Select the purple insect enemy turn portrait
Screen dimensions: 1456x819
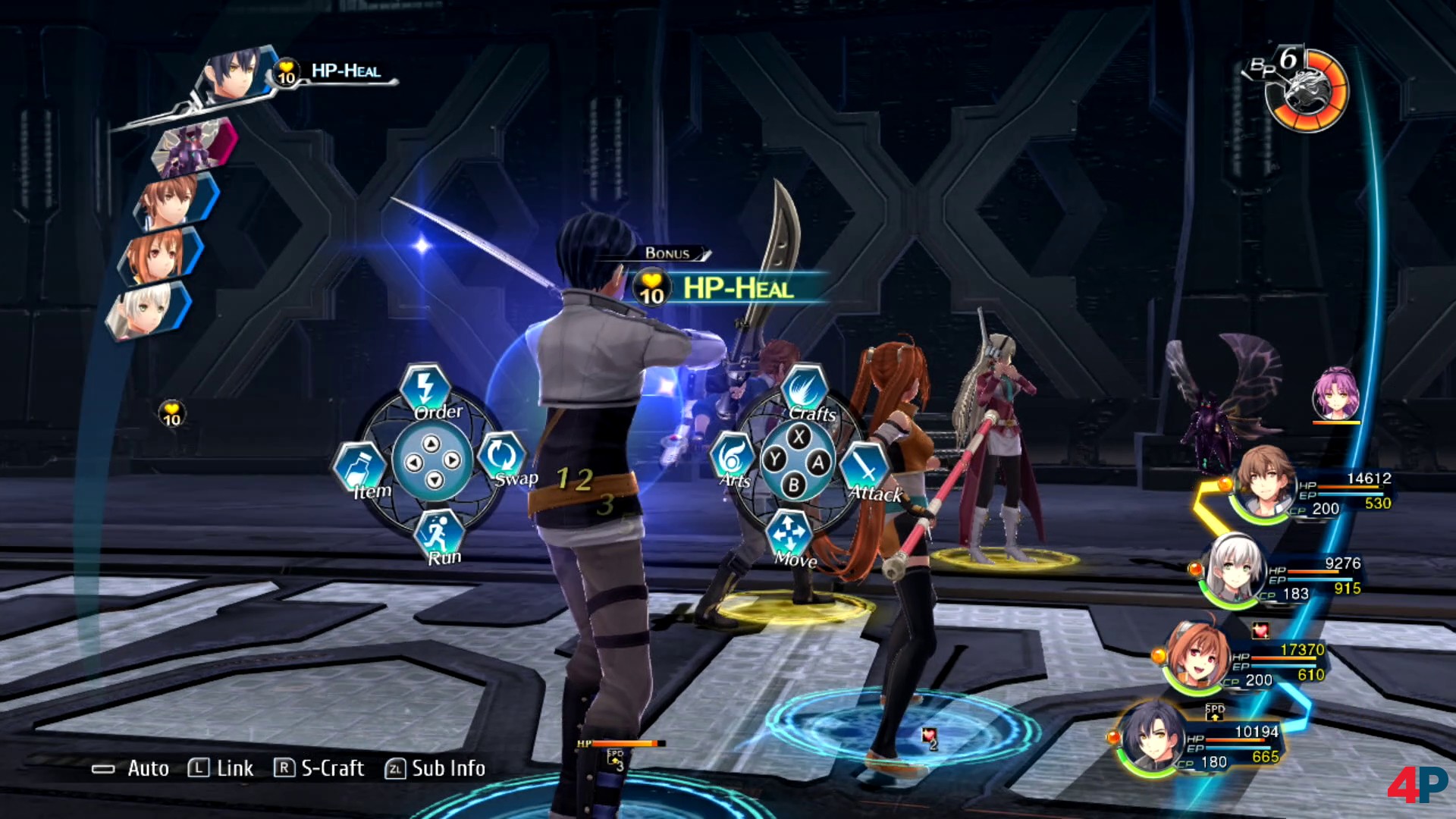click(x=194, y=146)
